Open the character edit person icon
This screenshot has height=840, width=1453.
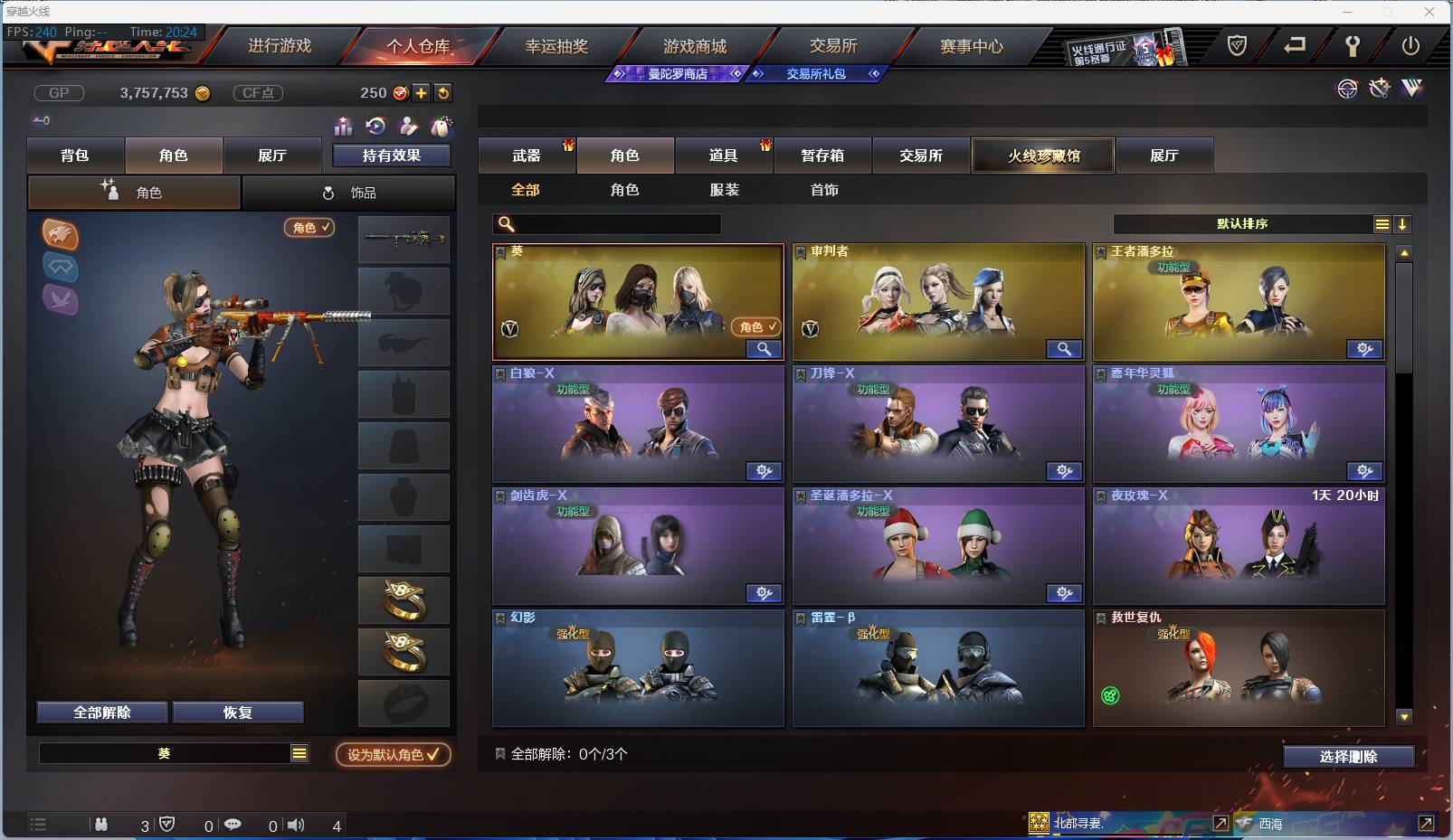click(x=407, y=127)
